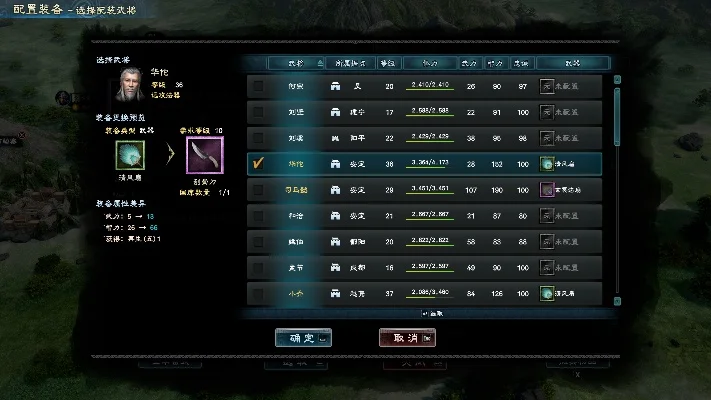Click the 清风扇 equipment cell in 华佗's row
The height and width of the screenshot is (400, 711).
click(570, 164)
